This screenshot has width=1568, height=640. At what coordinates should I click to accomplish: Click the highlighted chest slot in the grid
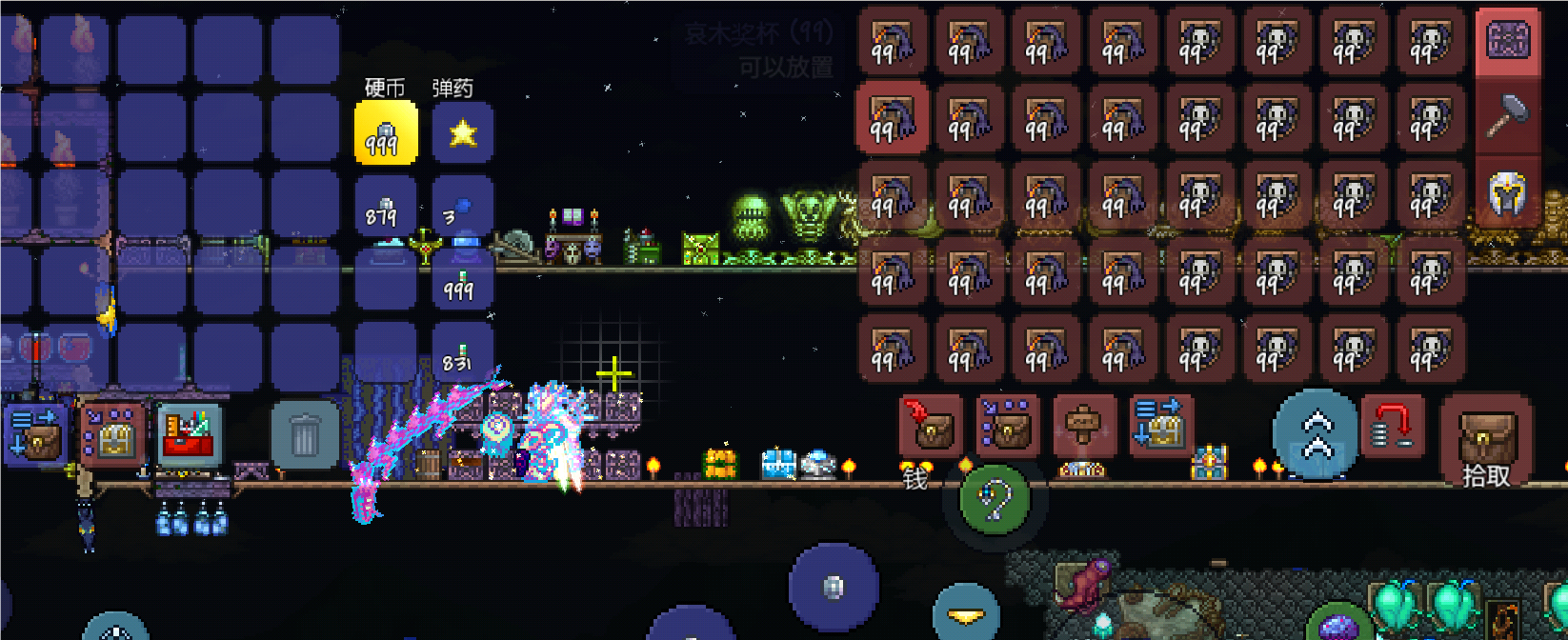coord(892,118)
